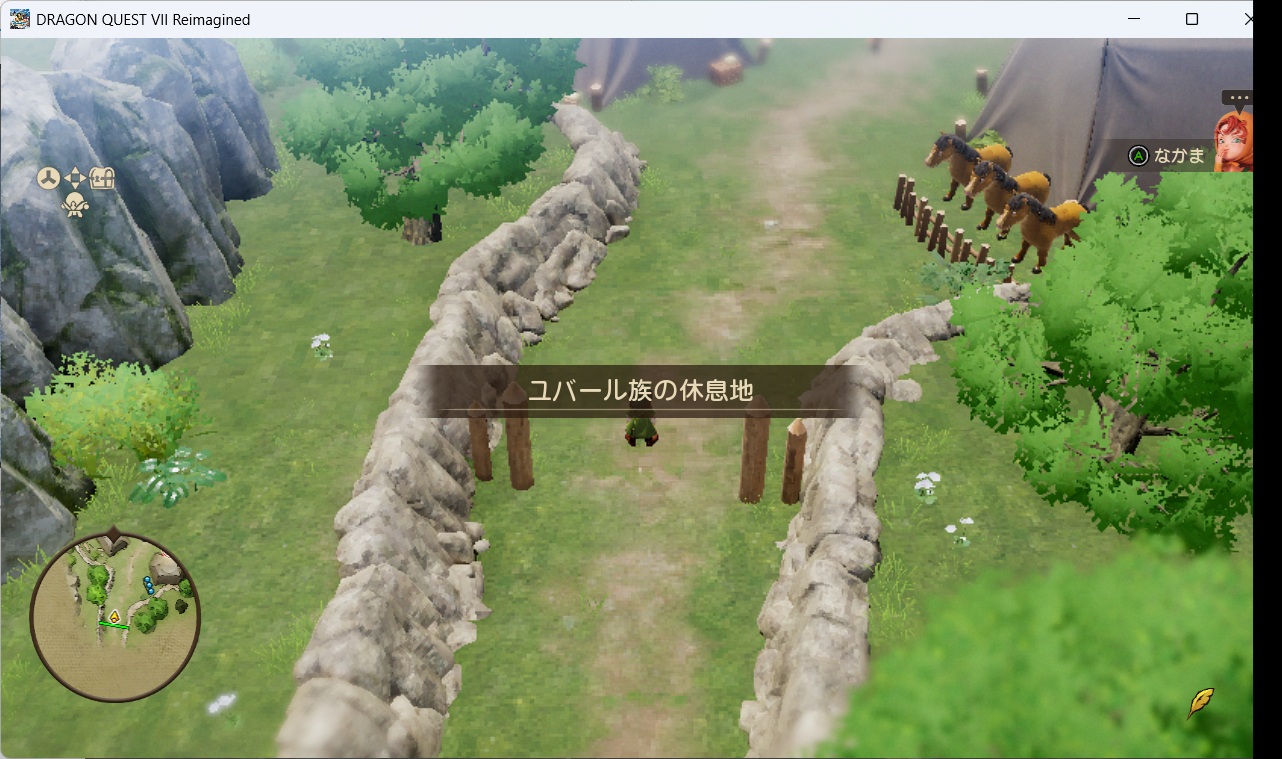Click the blue dots marker on the minimap
Image resolution: width=1282 pixels, height=759 pixels.
click(x=148, y=584)
